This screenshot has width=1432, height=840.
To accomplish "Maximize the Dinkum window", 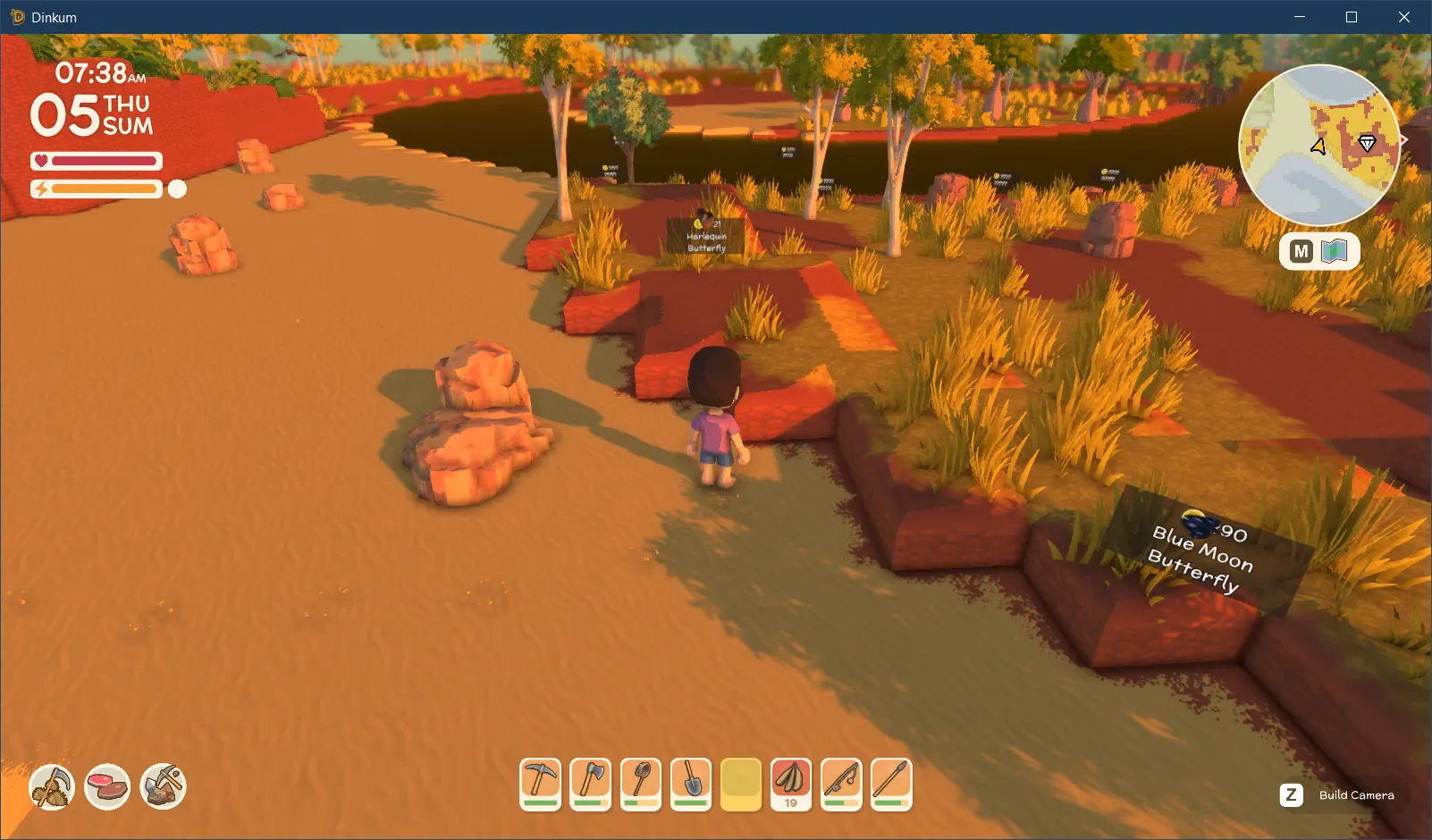I will tap(1352, 17).
